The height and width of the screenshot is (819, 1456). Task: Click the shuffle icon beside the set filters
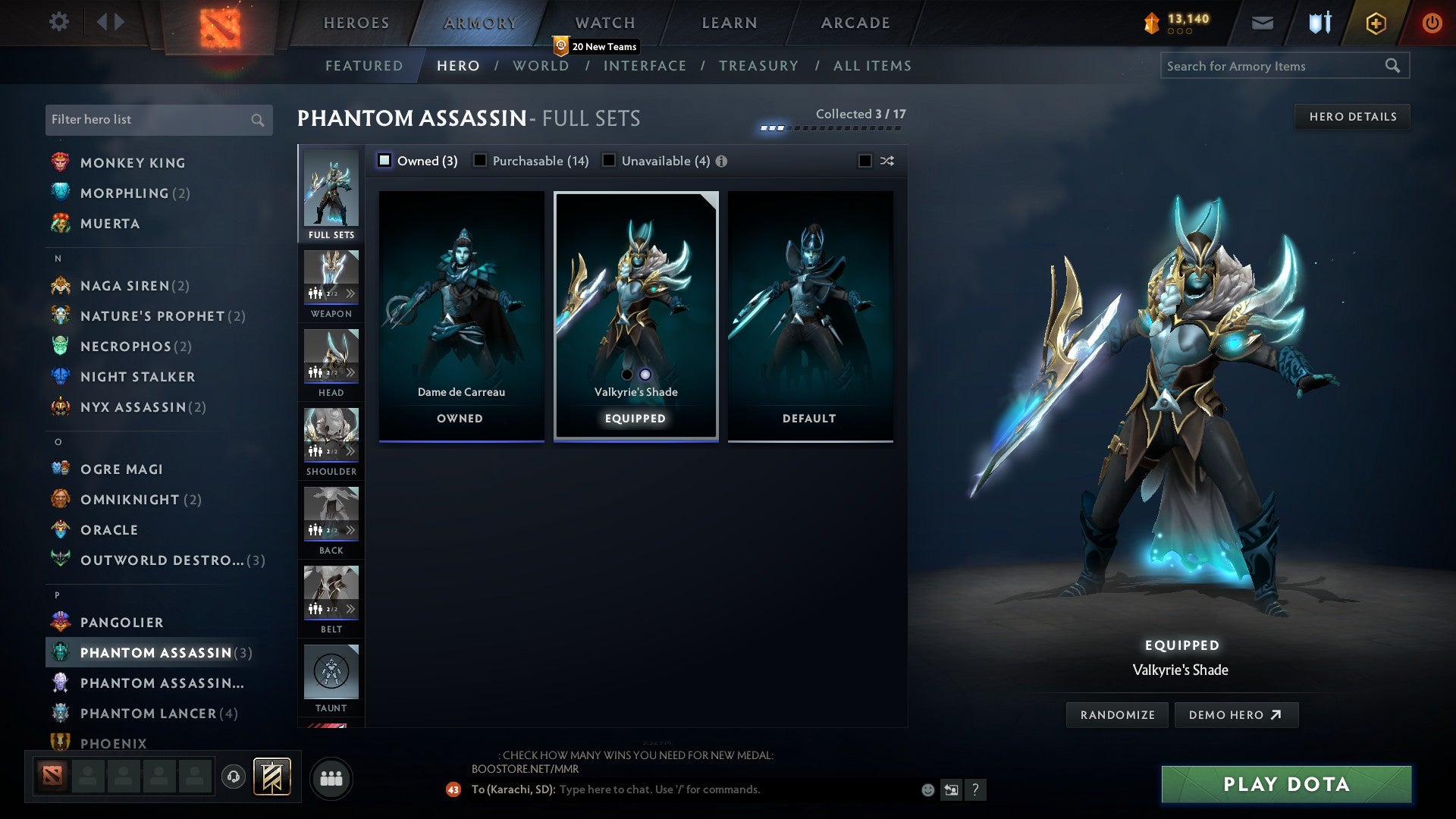pos(886,161)
